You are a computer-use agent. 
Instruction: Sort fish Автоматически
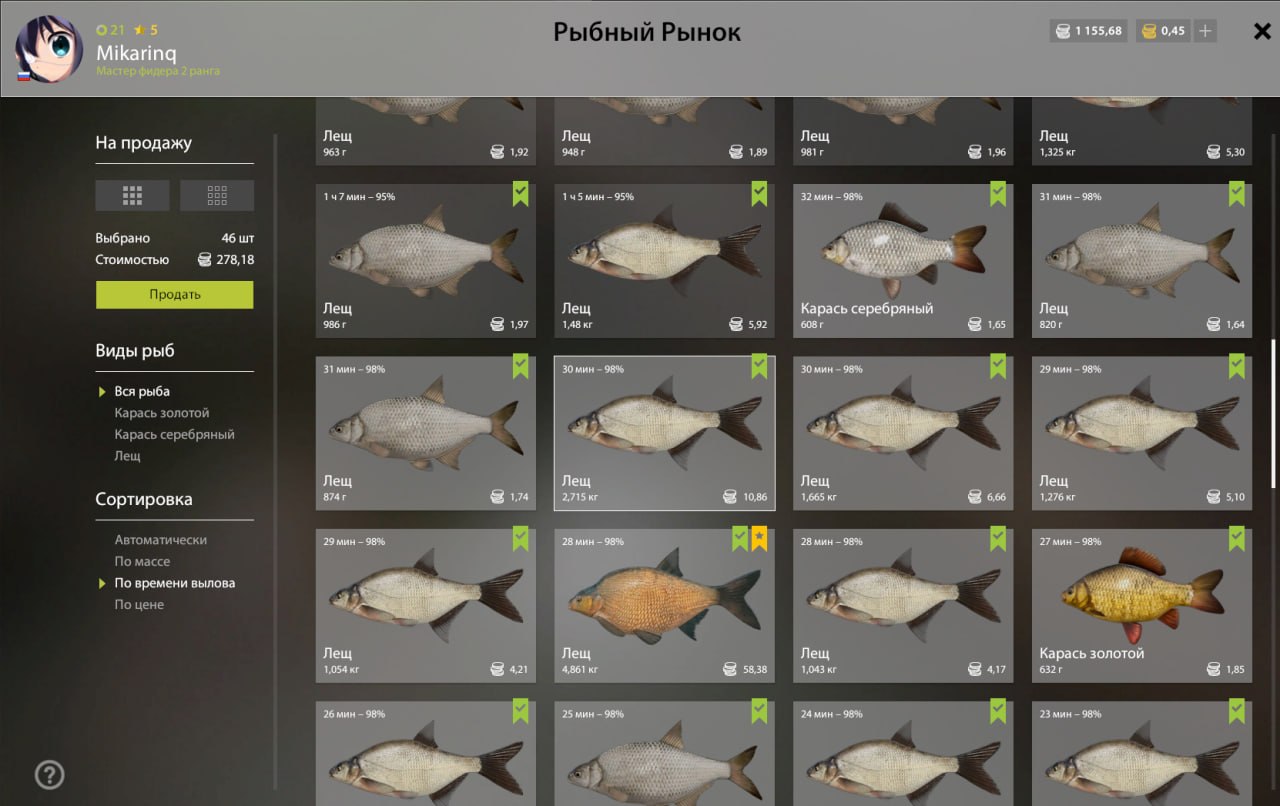[x=160, y=540]
